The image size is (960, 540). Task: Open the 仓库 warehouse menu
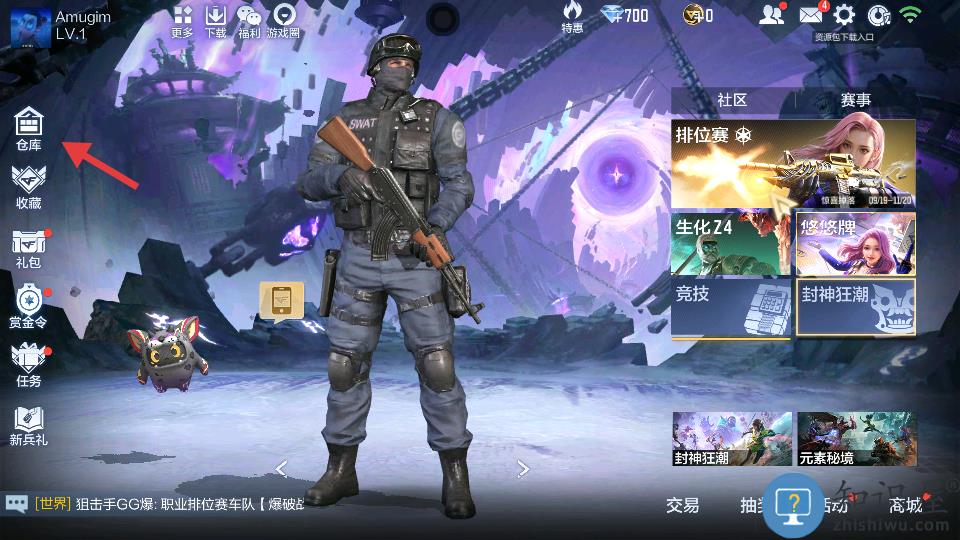point(28,130)
